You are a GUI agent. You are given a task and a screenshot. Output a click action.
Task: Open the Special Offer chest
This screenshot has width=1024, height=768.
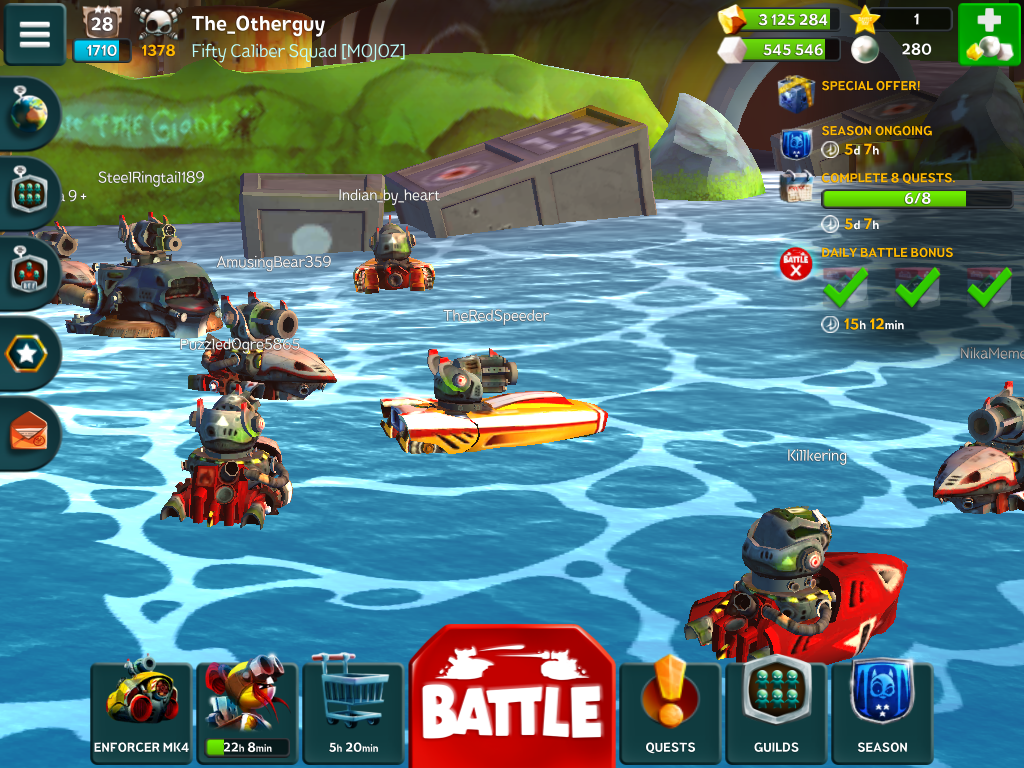(x=797, y=91)
